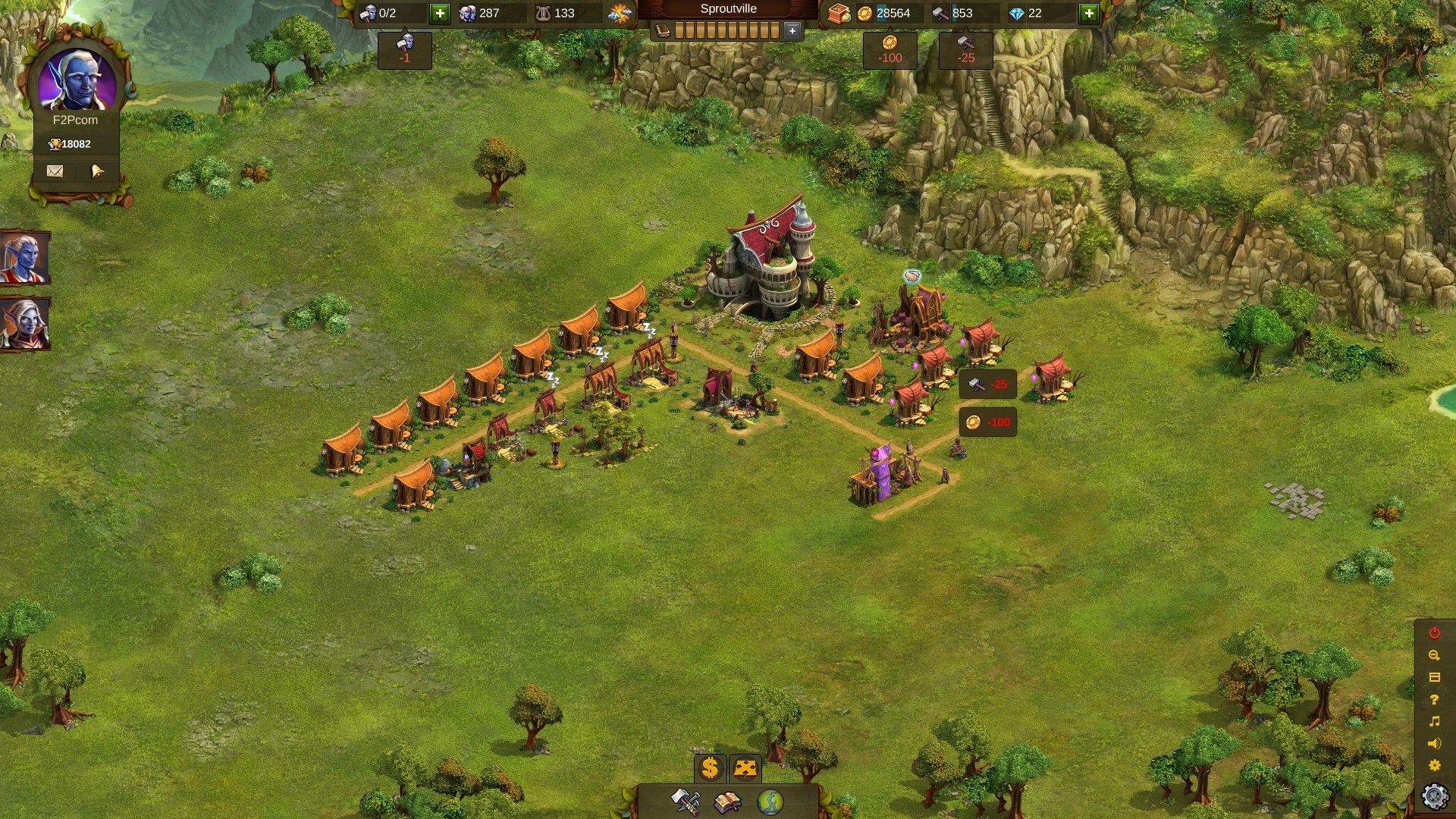Activate the dollar sign sell mode
The height and width of the screenshot is (819, 1456).
tap(710, 768)
